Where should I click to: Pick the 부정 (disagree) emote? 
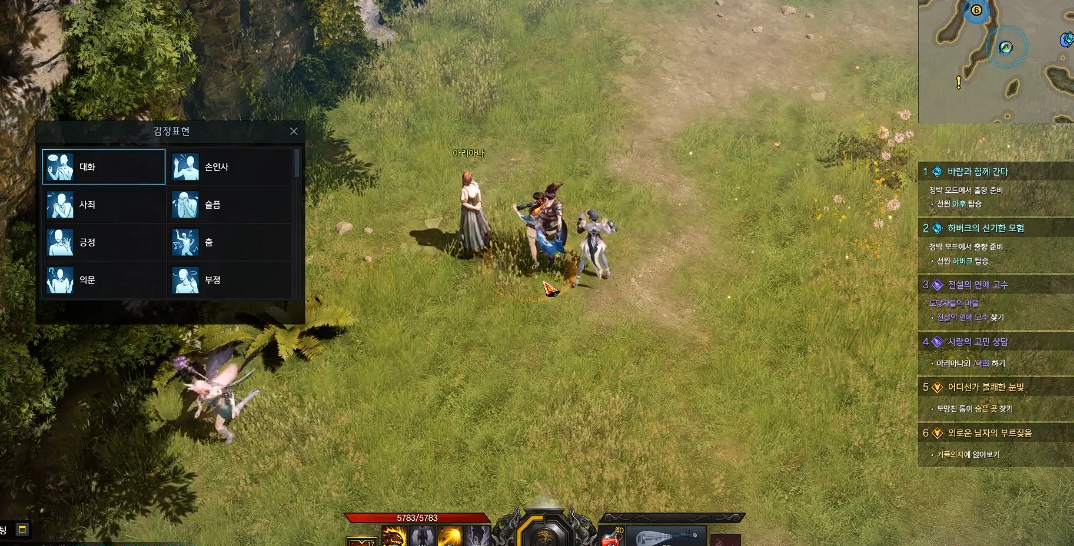point(229,280)
